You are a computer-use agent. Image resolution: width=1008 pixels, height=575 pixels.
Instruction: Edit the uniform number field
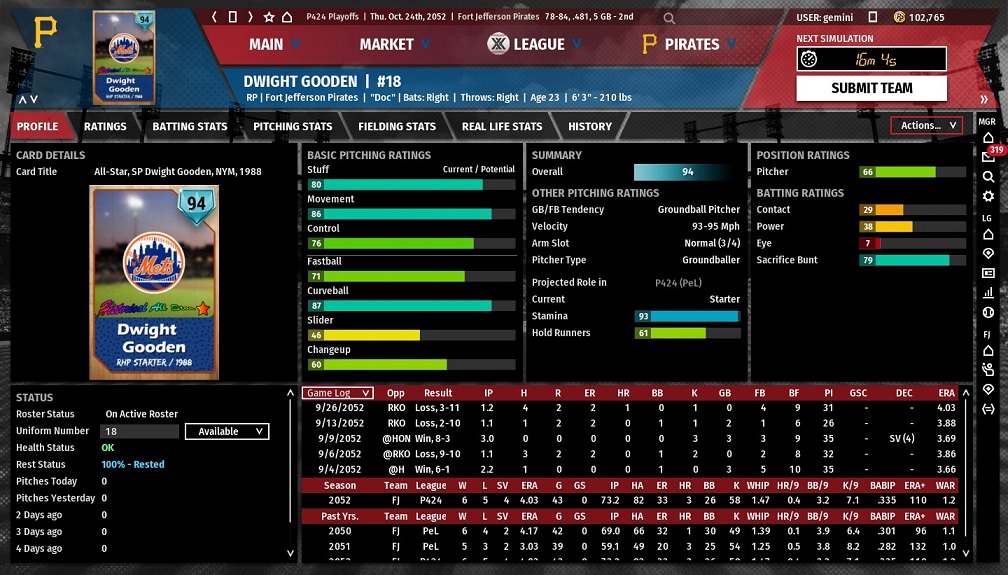138,432
